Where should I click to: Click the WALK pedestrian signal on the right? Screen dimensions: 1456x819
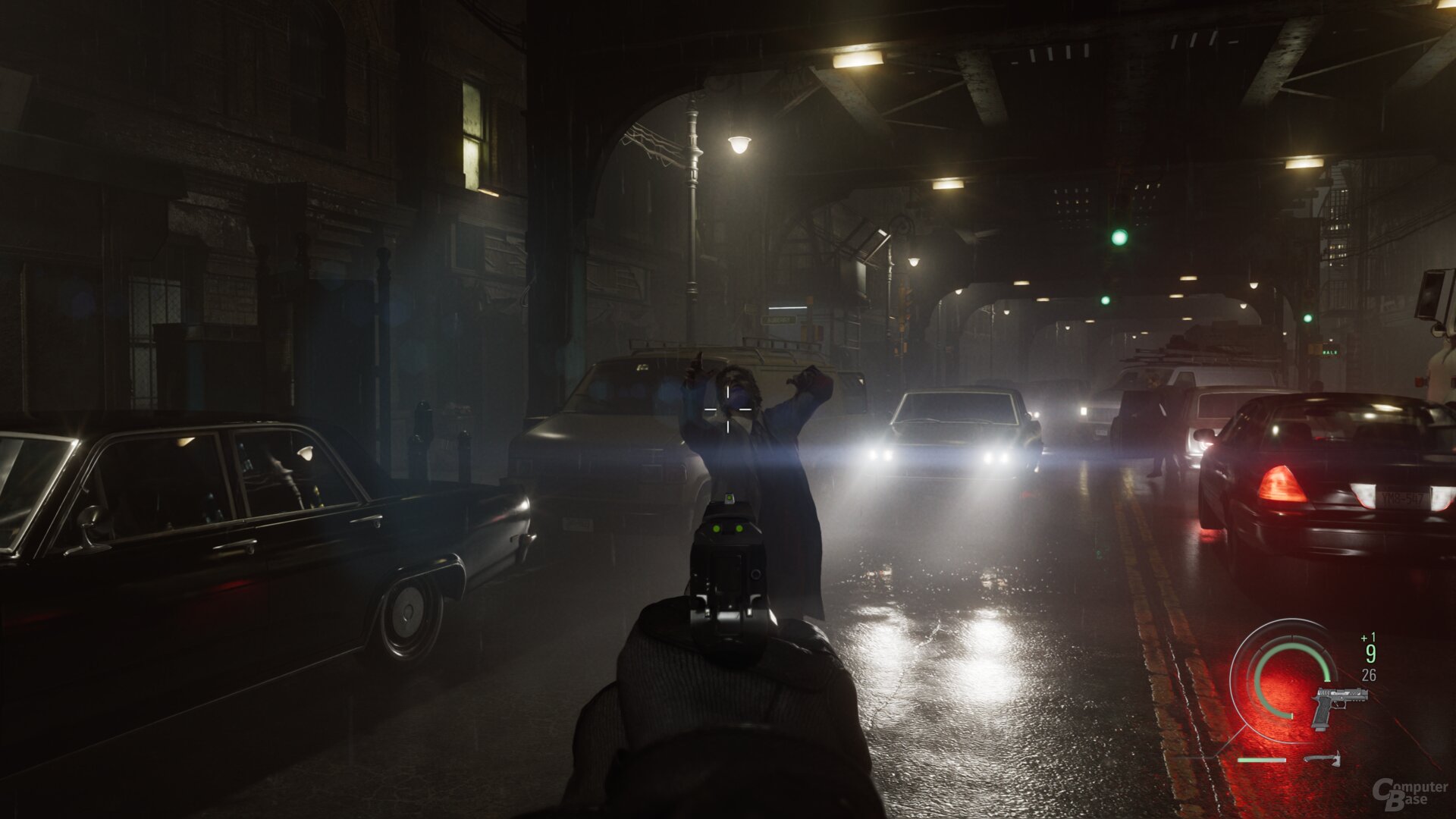tap(1330, 352)
